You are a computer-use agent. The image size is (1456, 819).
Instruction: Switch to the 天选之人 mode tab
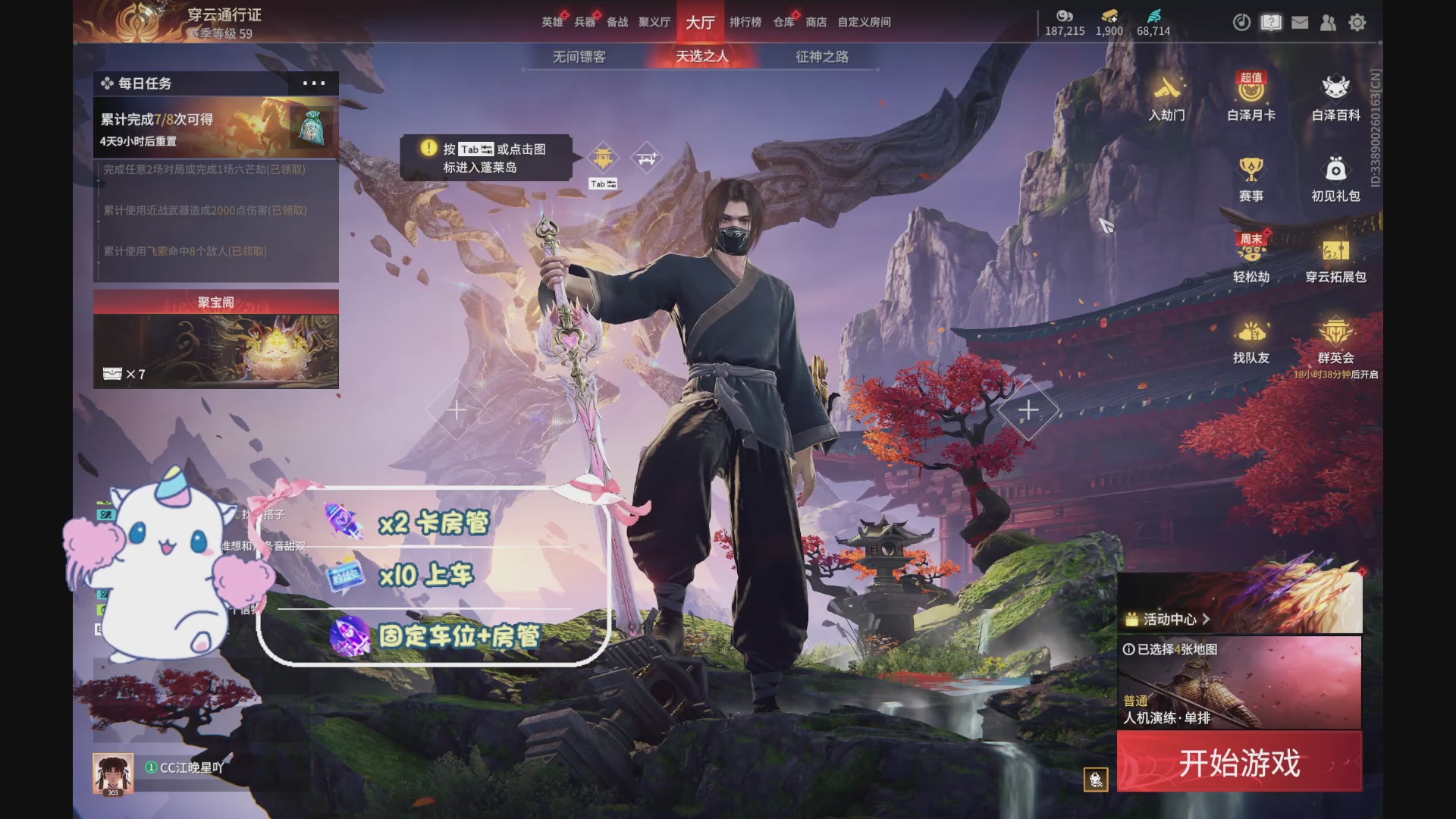pos(703,57)
